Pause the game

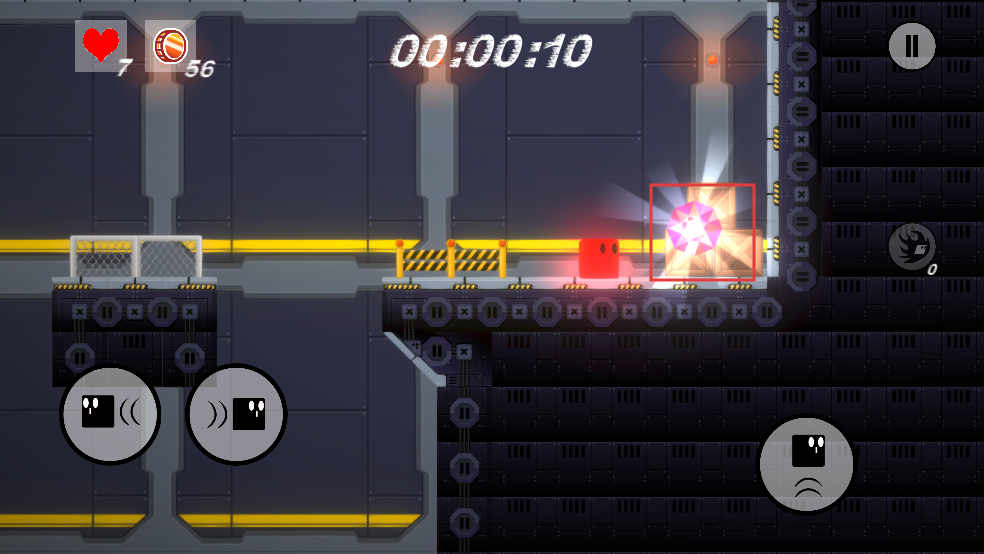[x=911, y=46]
